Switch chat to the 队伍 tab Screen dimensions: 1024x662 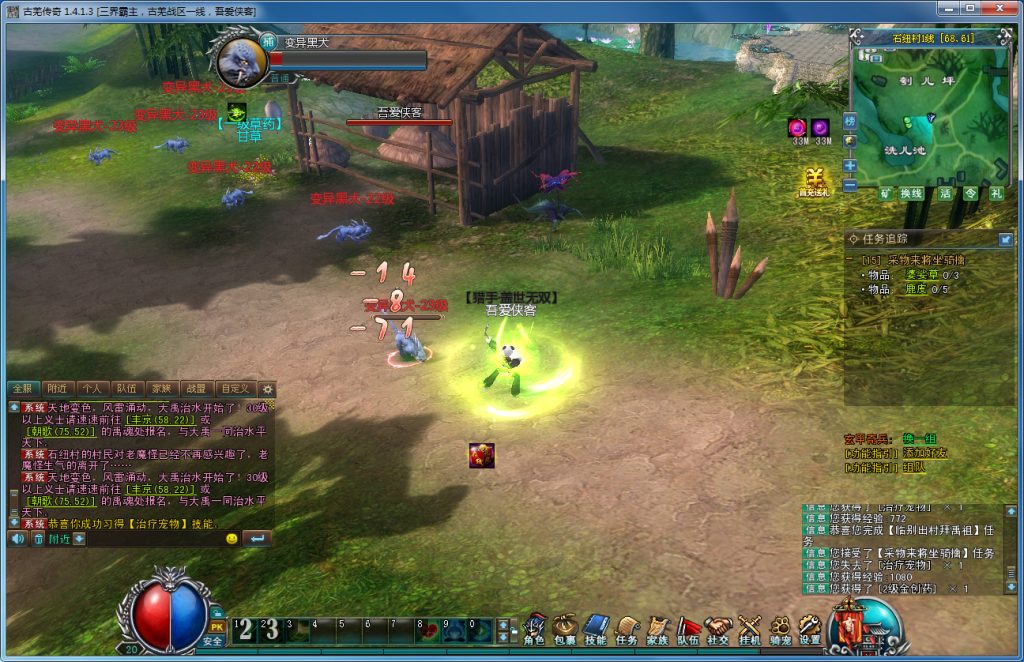126,388
